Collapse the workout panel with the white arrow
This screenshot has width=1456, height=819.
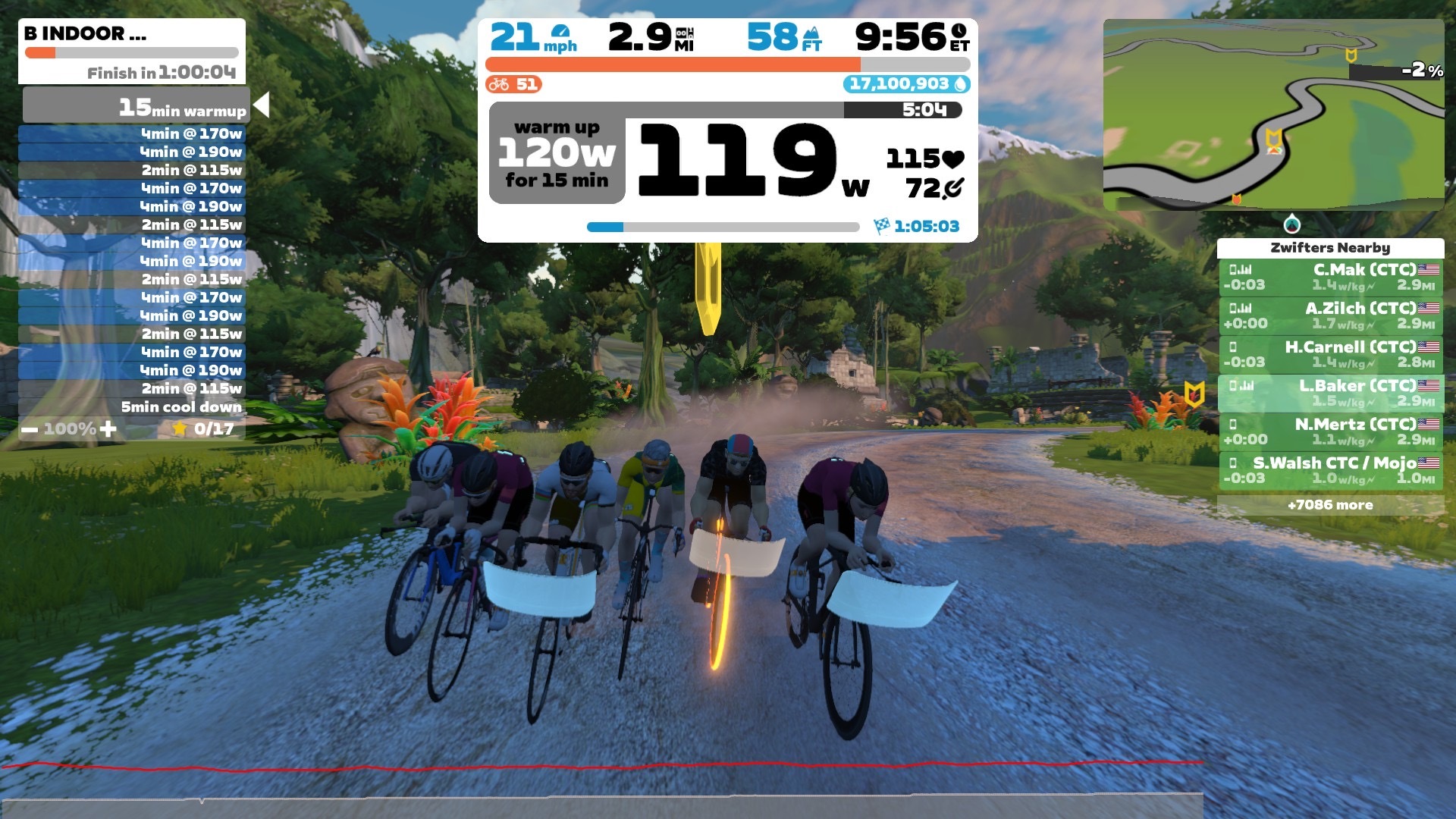[x=261, y=105]
